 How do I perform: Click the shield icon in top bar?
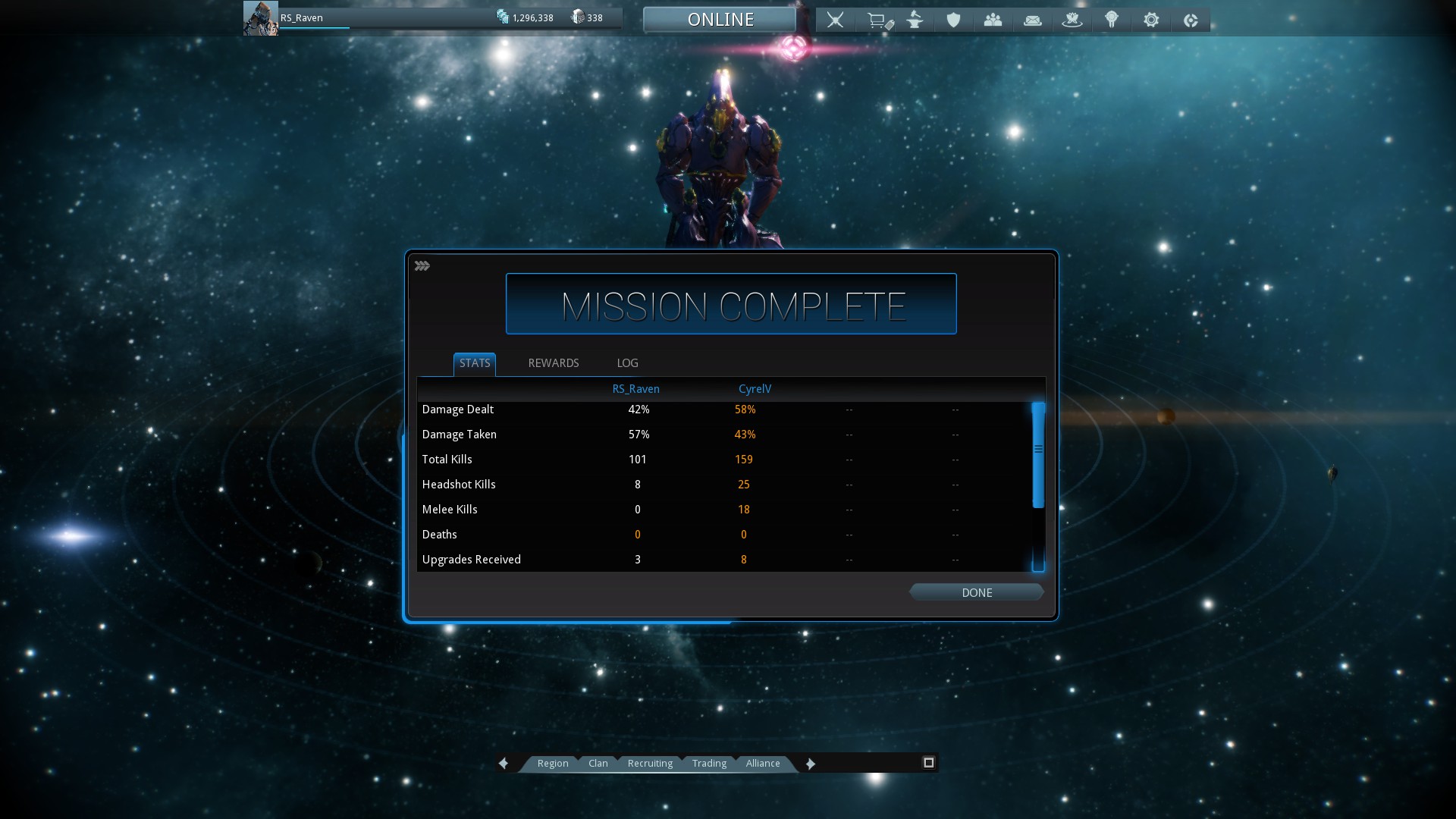click(x=953, y=20)
